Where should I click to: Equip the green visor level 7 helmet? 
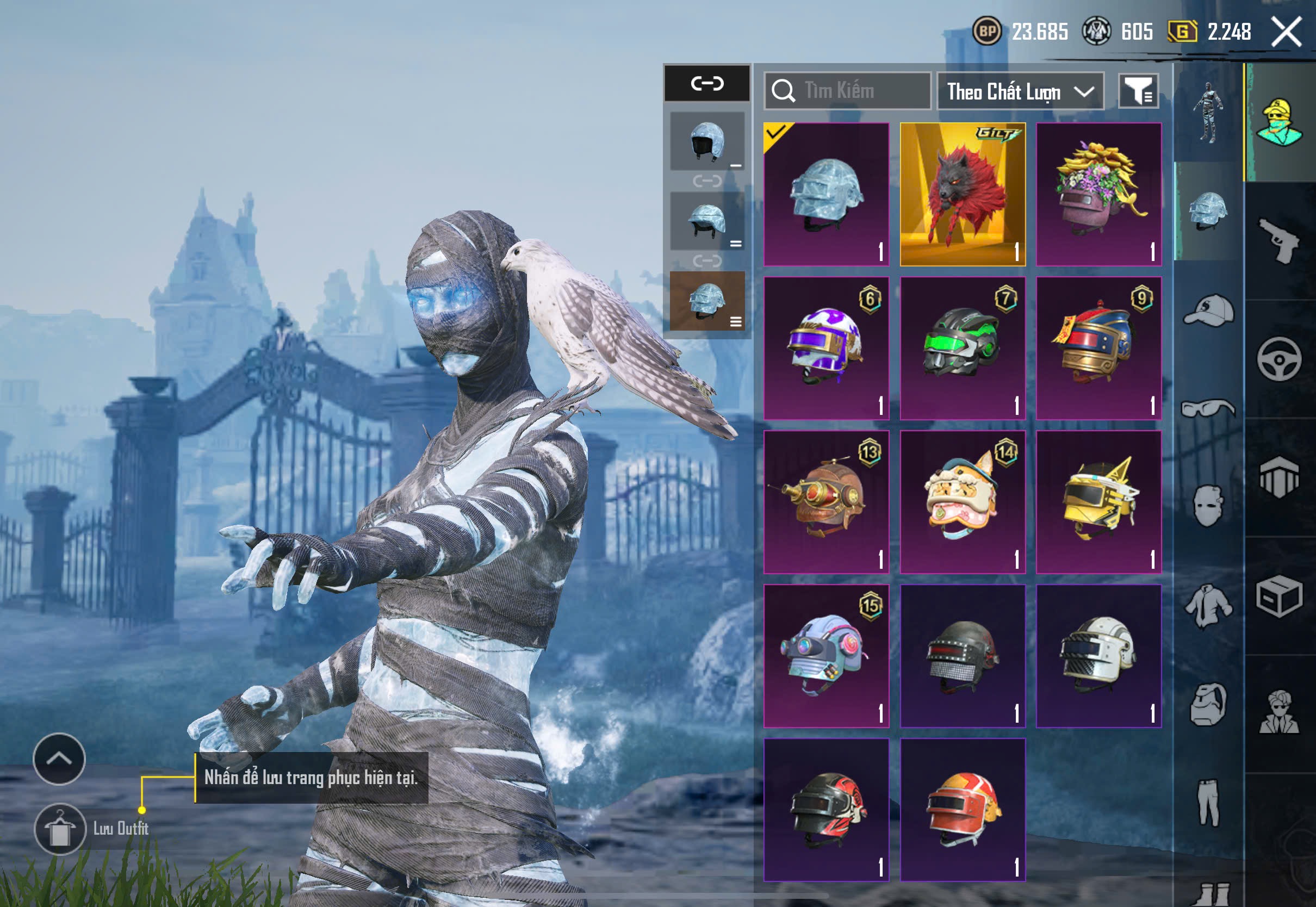click(963, 349)
